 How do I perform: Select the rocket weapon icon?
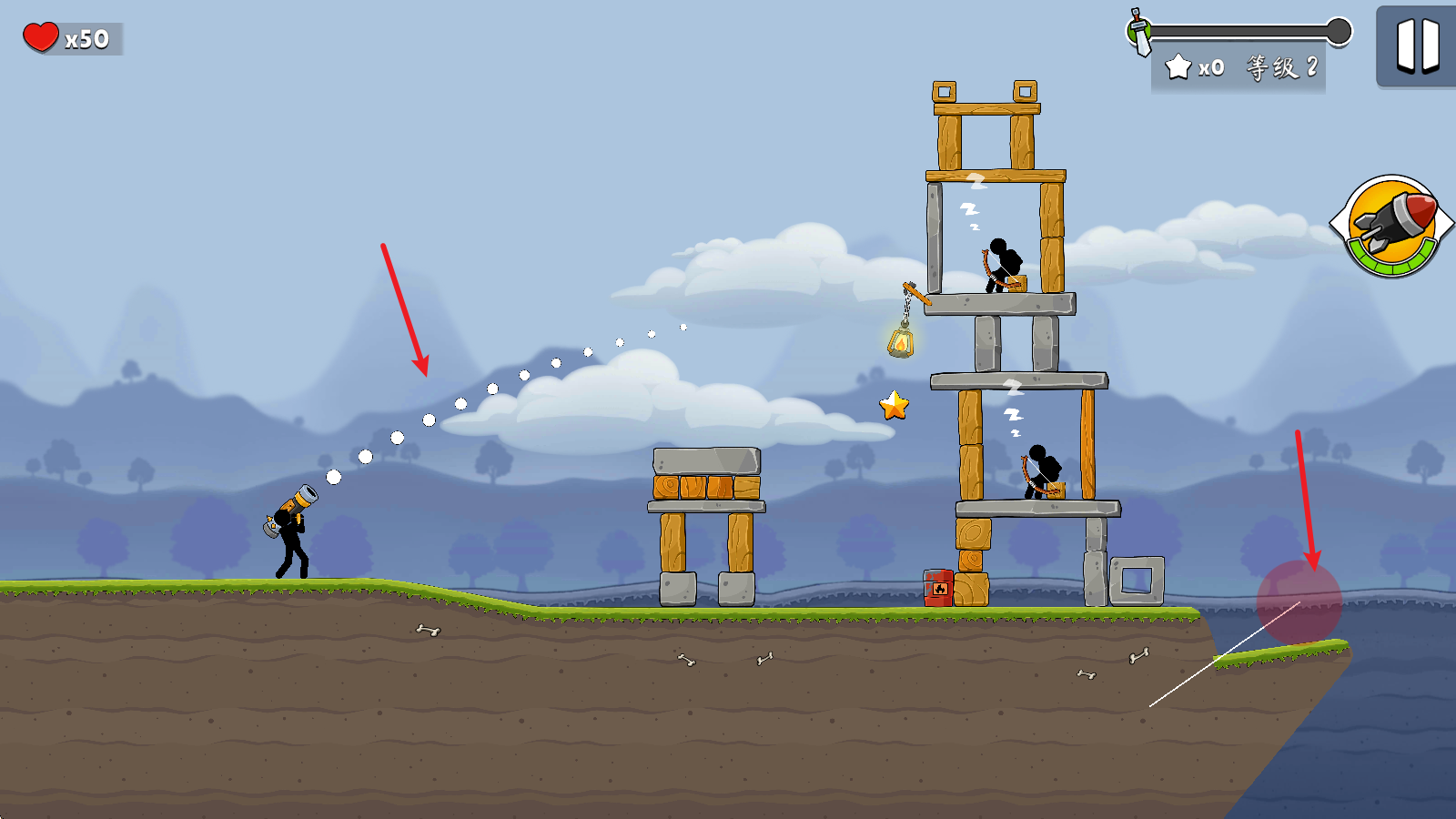pyautogui.click(x=1391, y=225)
